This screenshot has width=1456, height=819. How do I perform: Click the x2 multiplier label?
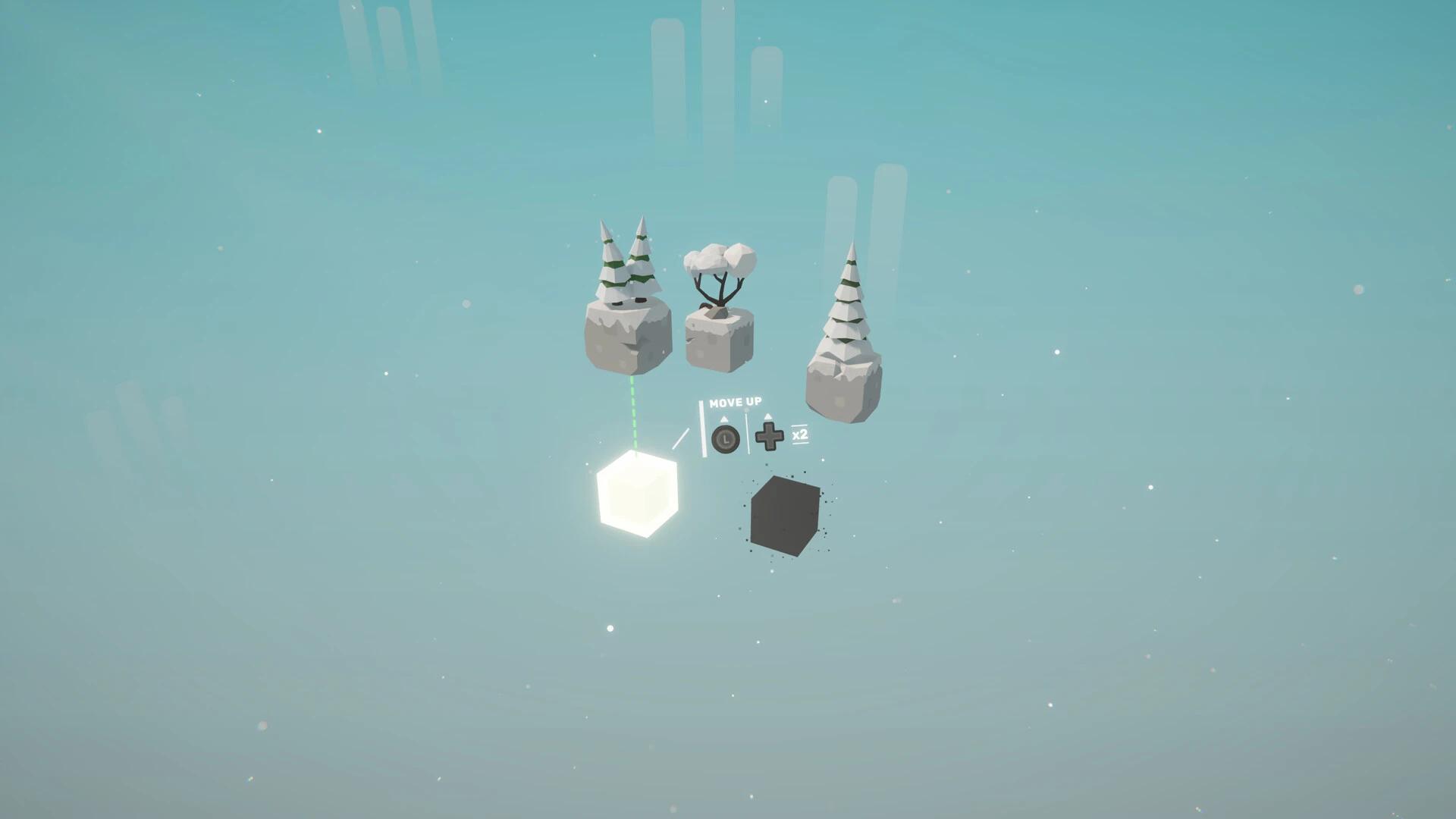800,435
